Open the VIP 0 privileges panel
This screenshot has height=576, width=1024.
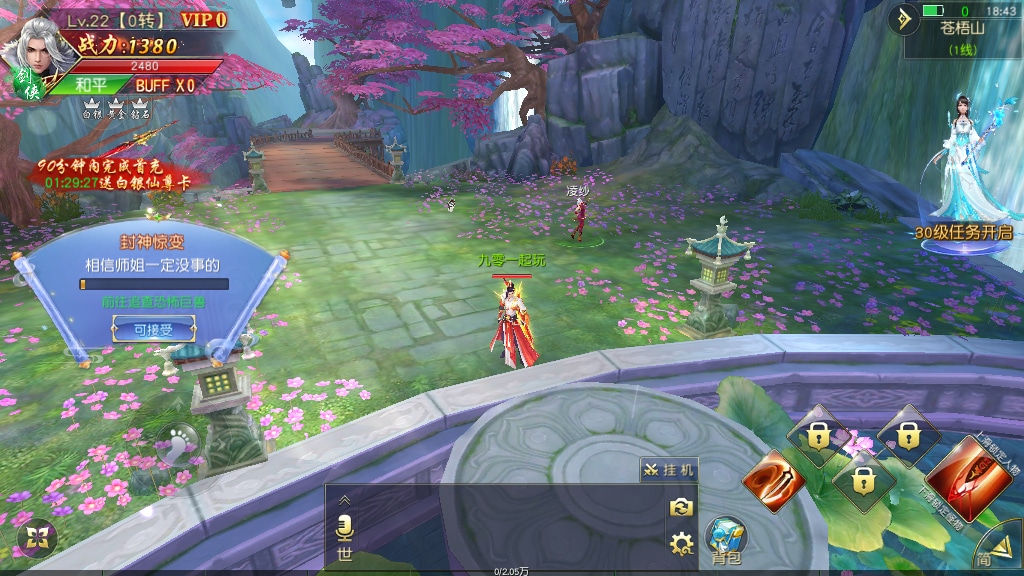203,19
